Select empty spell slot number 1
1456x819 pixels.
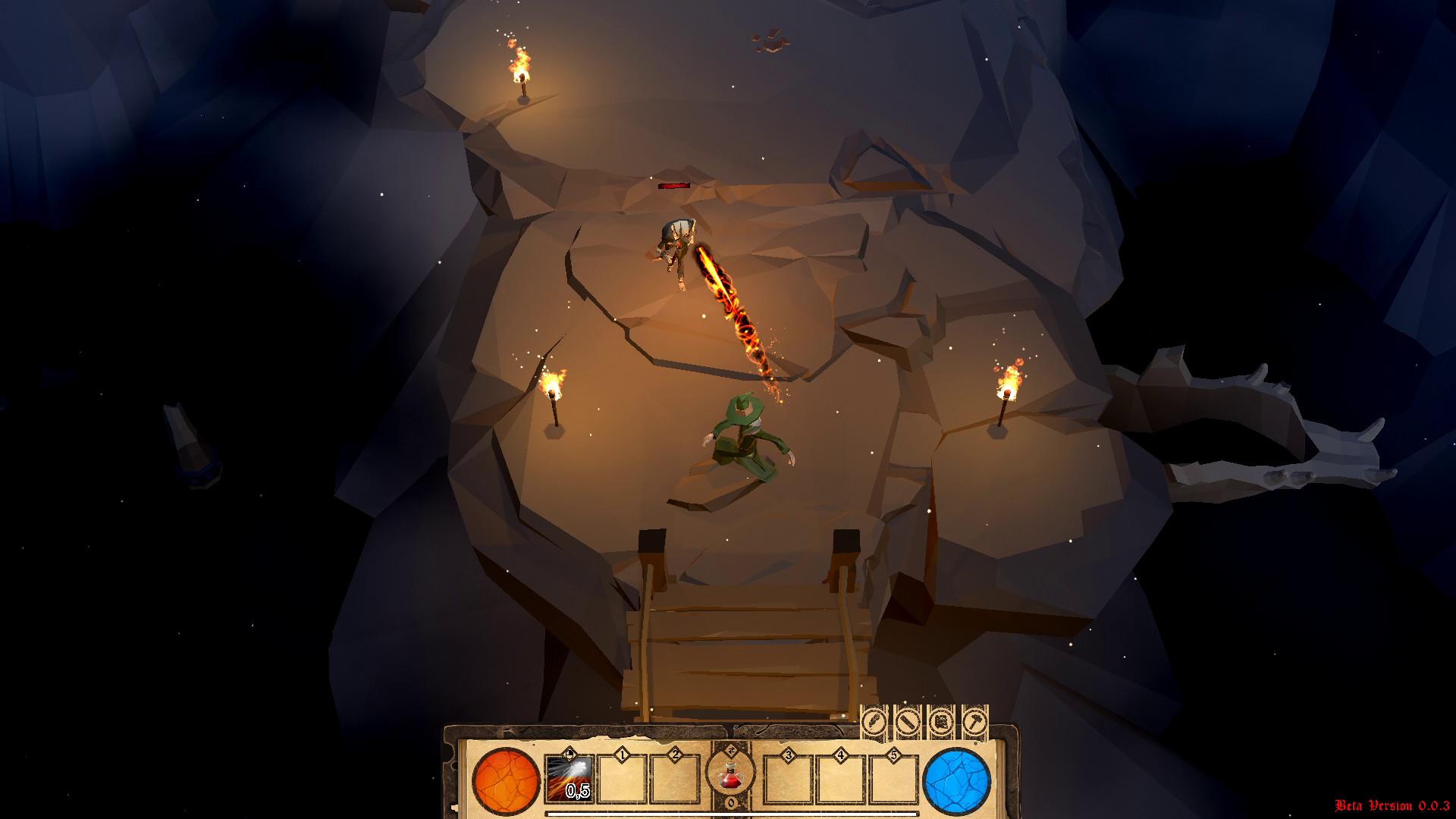(x=623, y=779)
